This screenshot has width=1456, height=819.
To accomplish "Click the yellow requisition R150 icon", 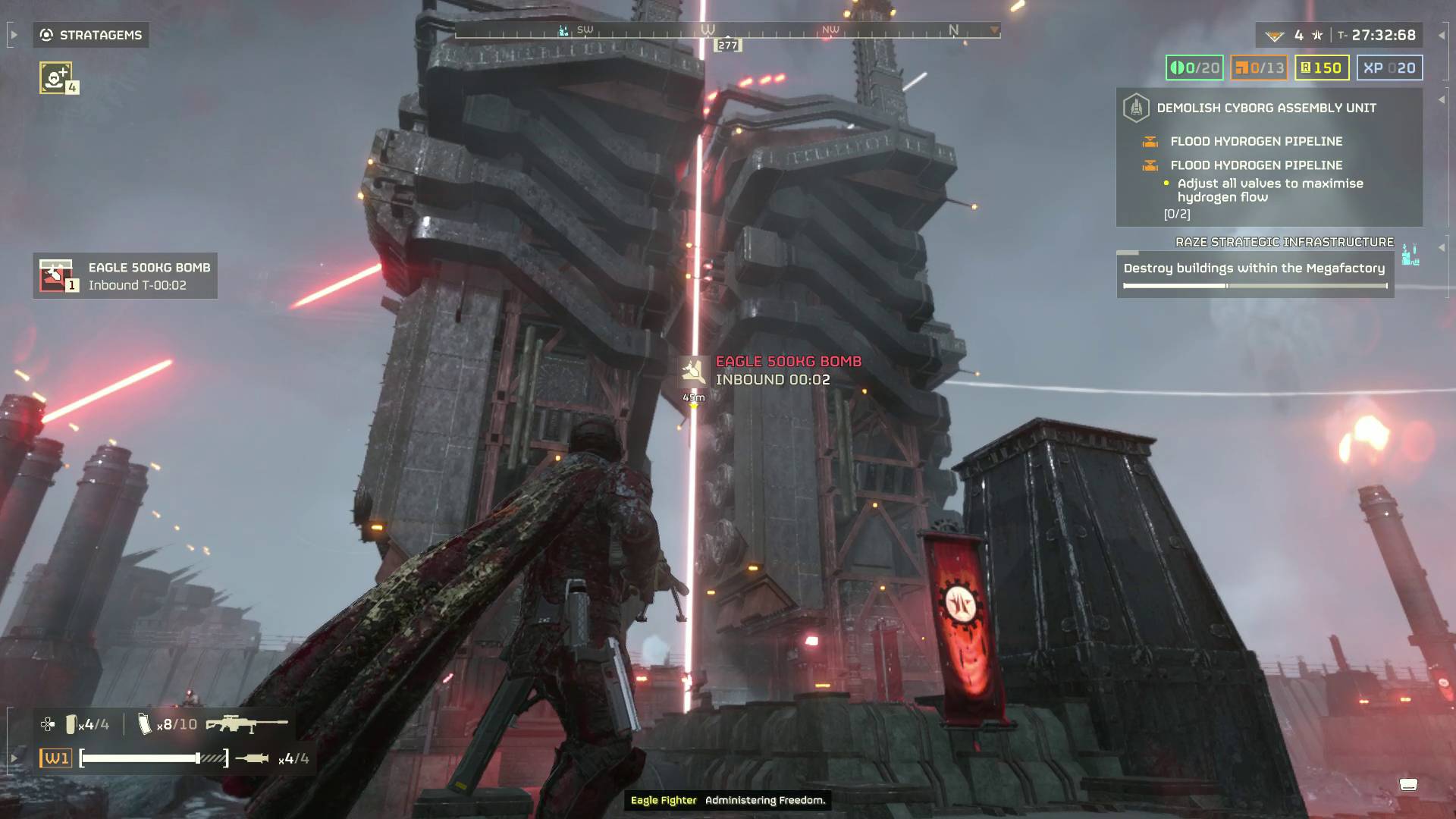I will (x=1307, y=67).
